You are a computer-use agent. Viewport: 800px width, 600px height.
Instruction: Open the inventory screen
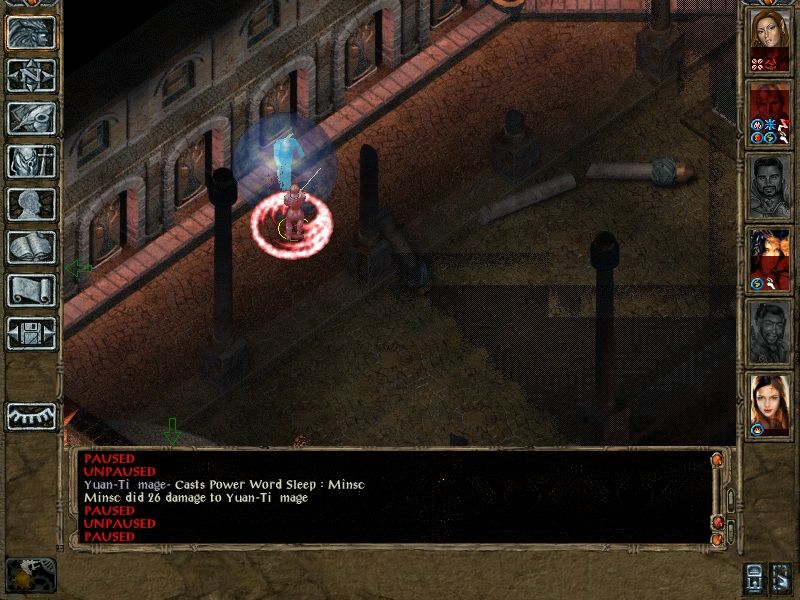(x=31, y=161)
